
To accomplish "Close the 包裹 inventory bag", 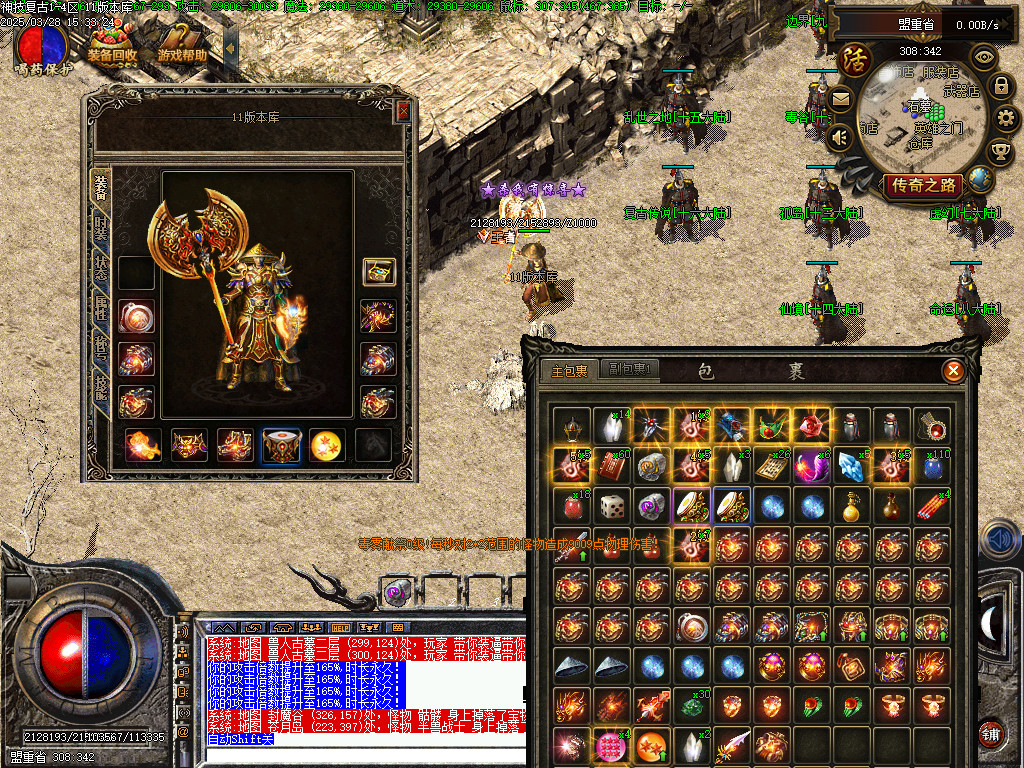I will (953, 371).
